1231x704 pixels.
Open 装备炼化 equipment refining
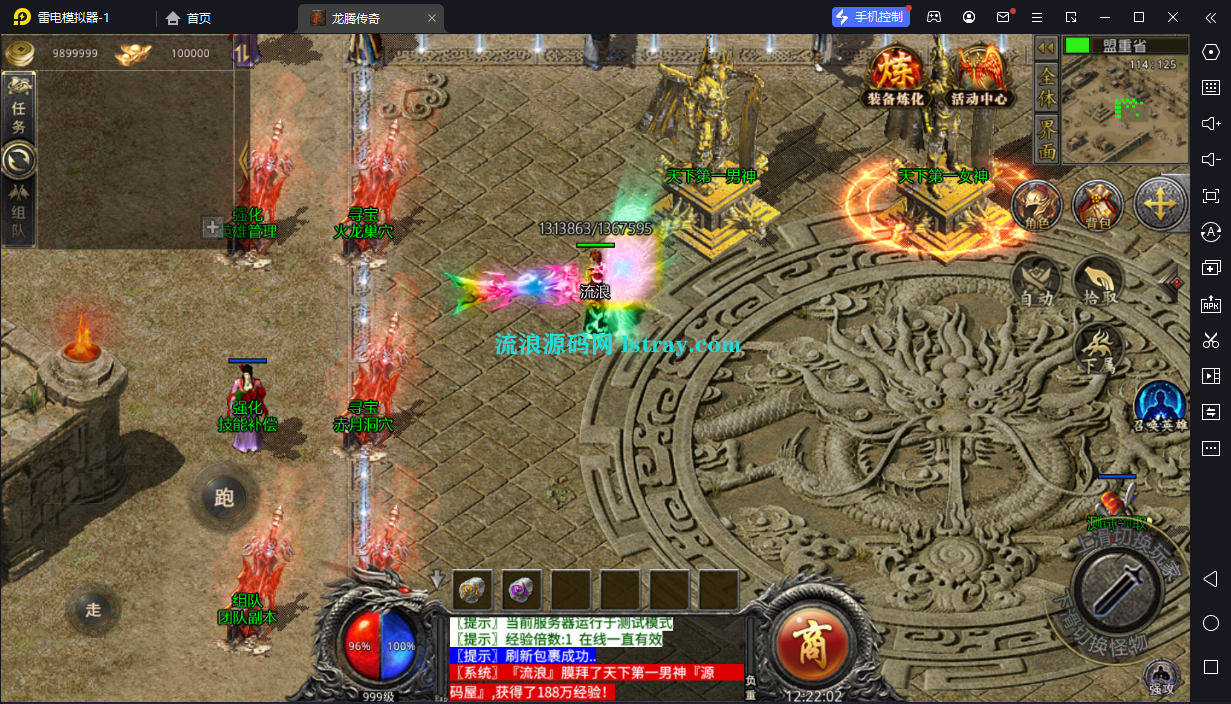[x=895, y=75]
